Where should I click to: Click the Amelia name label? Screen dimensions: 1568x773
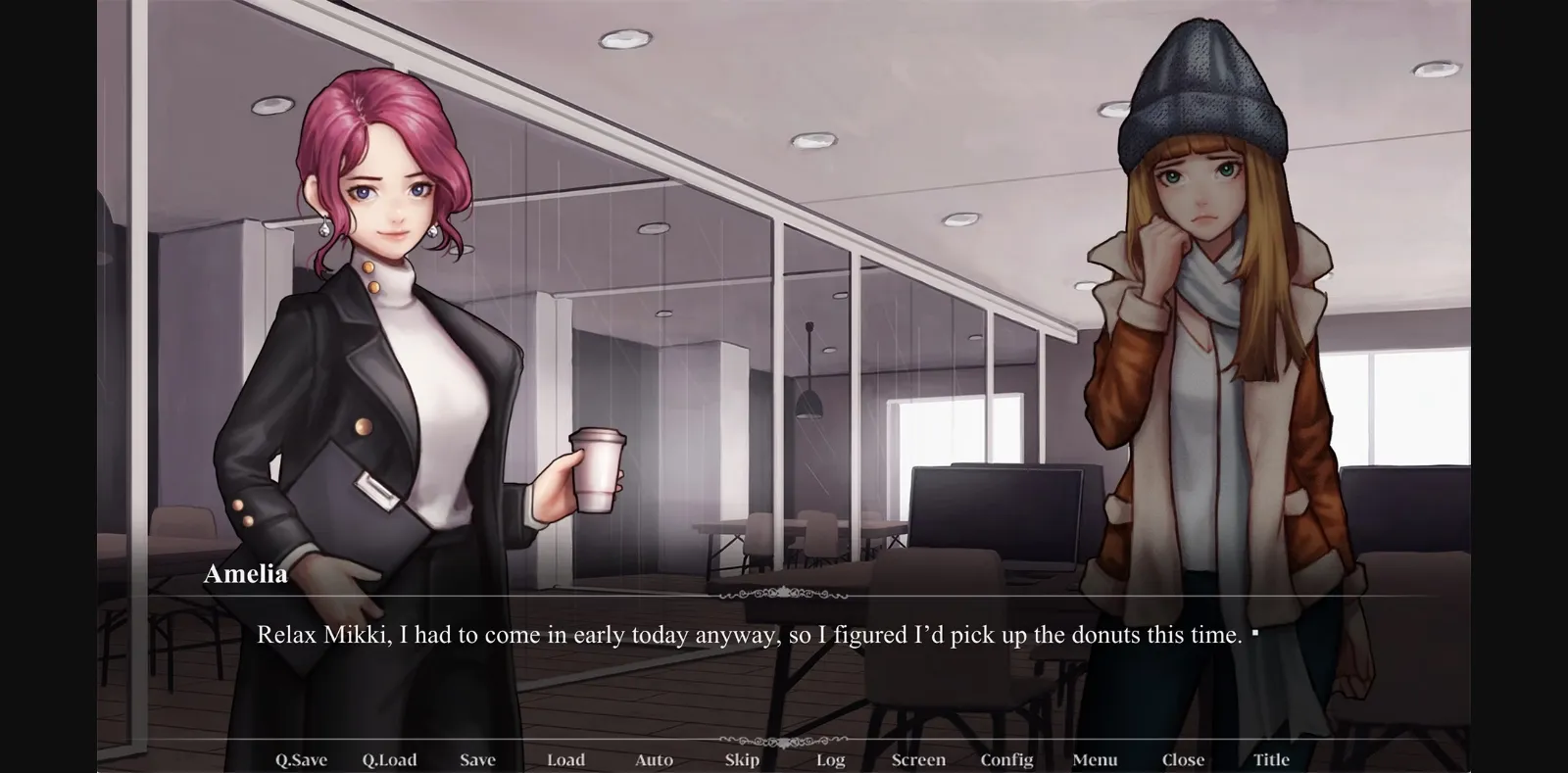[248, 574]
